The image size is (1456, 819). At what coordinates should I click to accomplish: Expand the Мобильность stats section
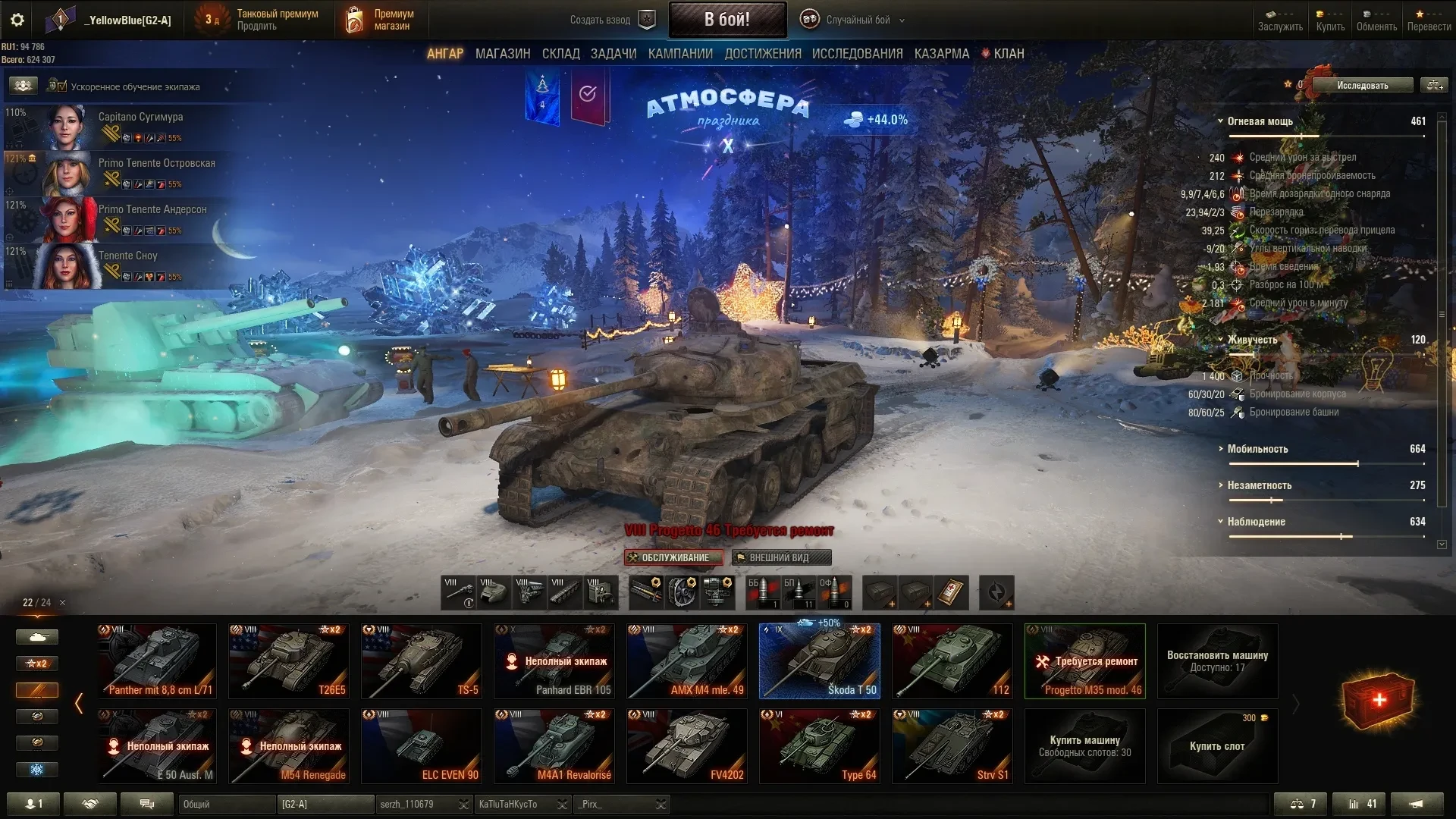[x=1257, y=449]
